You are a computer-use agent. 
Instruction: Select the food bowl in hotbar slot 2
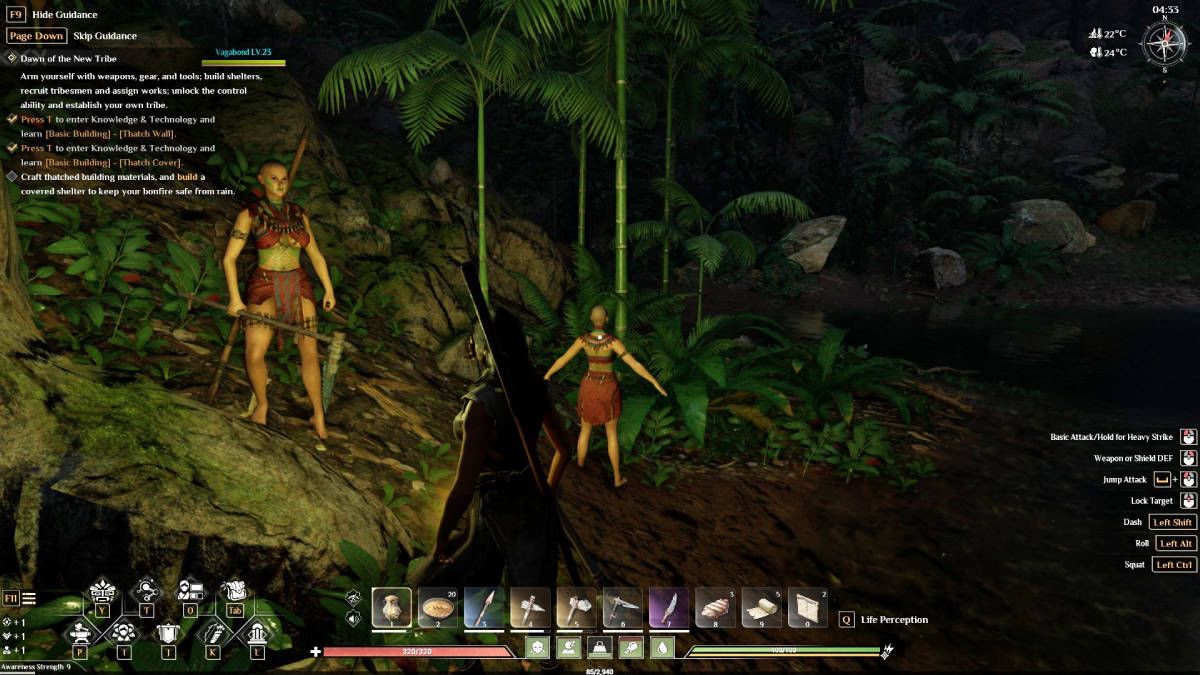click(x=437, y=607)
